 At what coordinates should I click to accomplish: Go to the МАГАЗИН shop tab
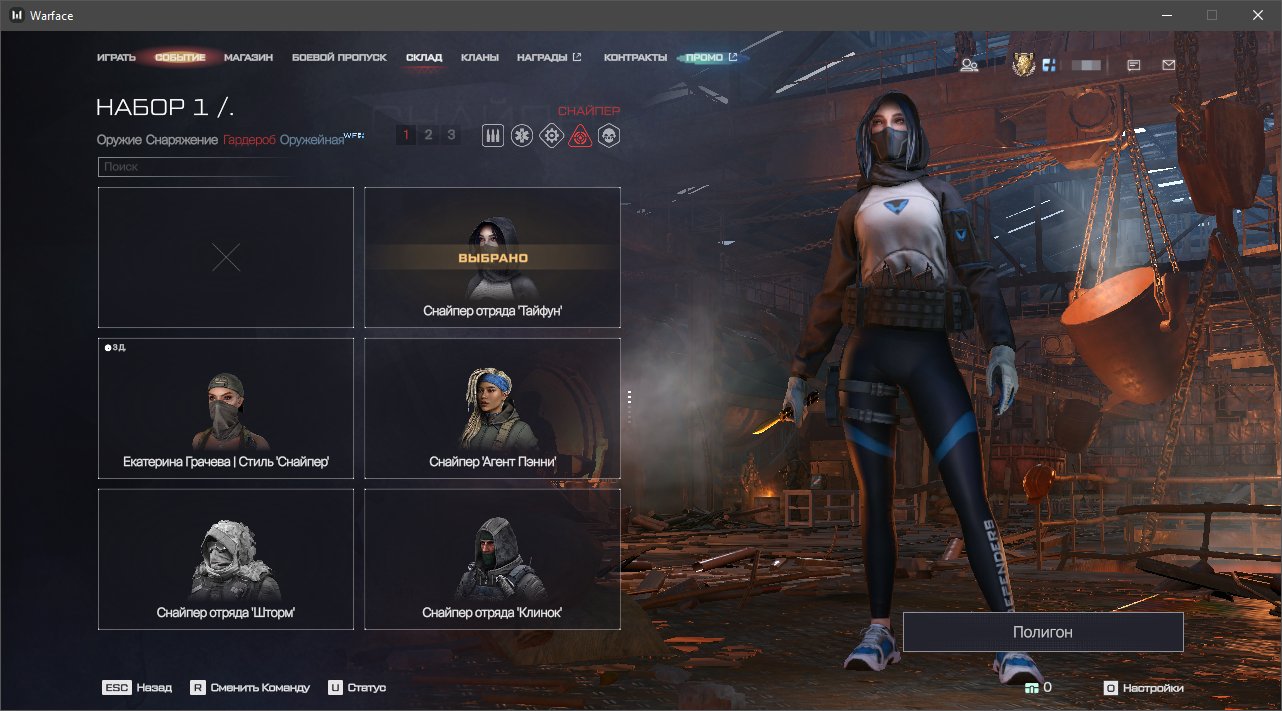(x=248, y=58)
